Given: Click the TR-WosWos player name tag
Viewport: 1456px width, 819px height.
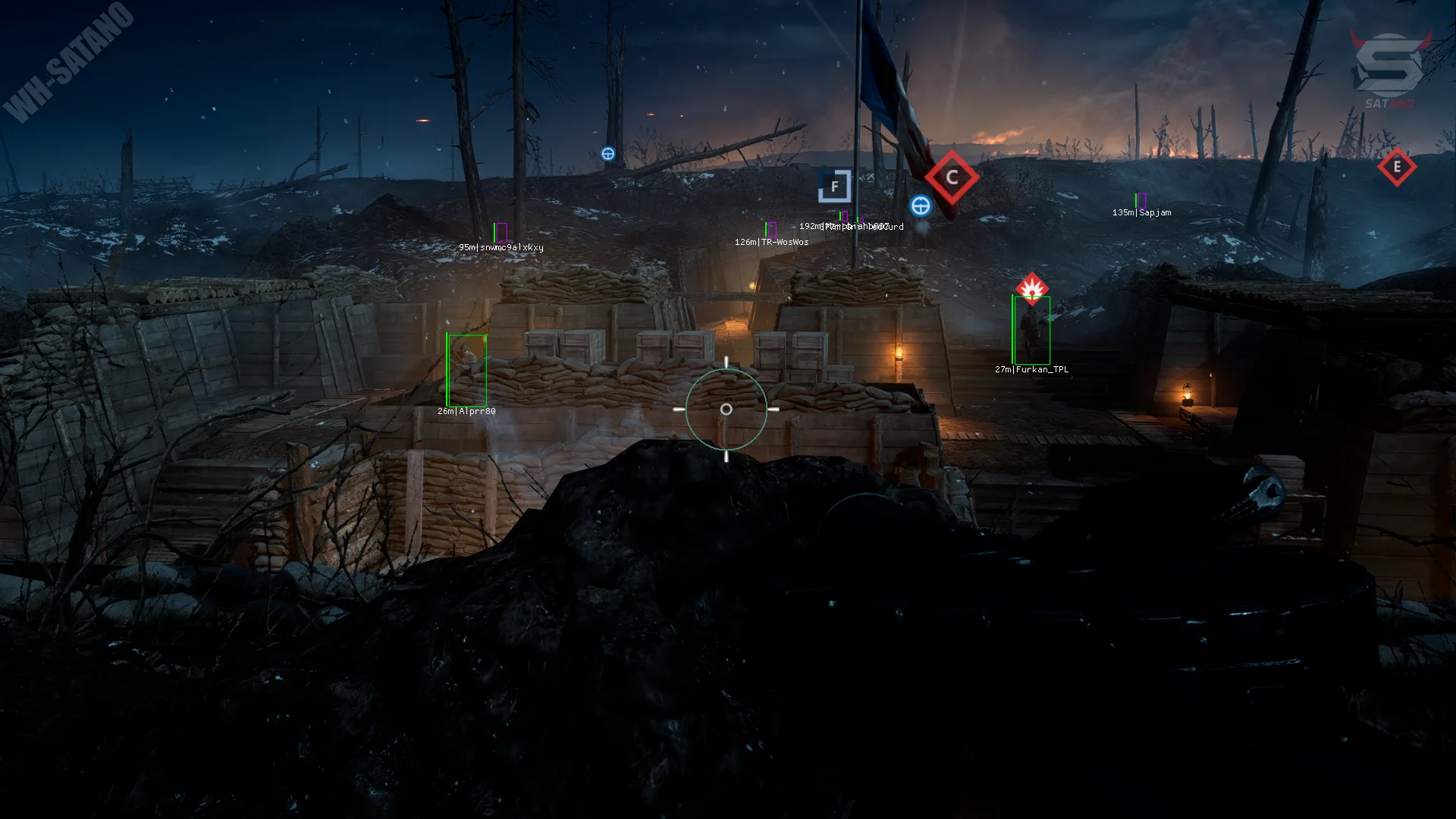Looking at the screenshot, I should tap(771, 243).
